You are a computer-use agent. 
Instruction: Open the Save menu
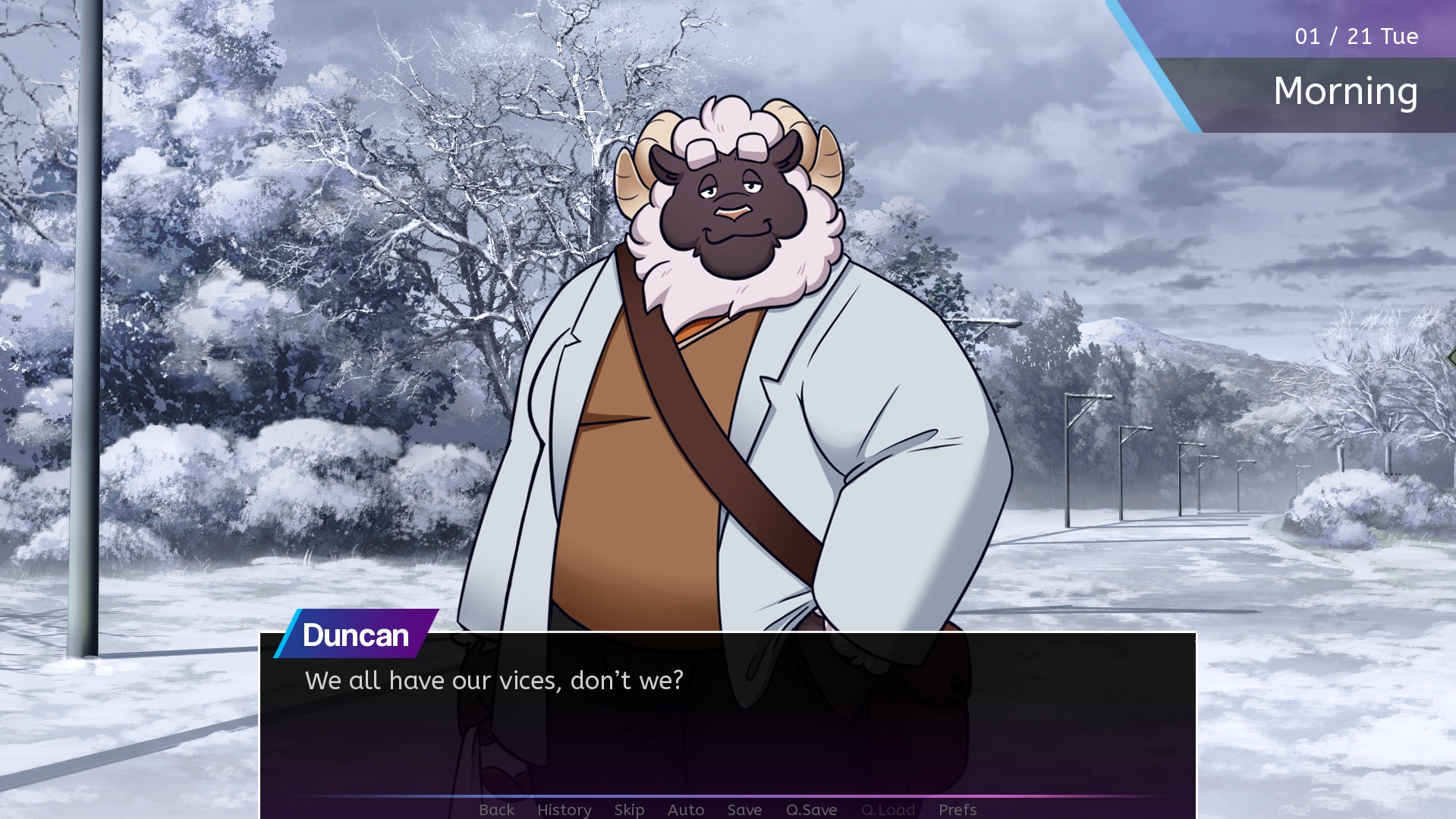(744, 809)
